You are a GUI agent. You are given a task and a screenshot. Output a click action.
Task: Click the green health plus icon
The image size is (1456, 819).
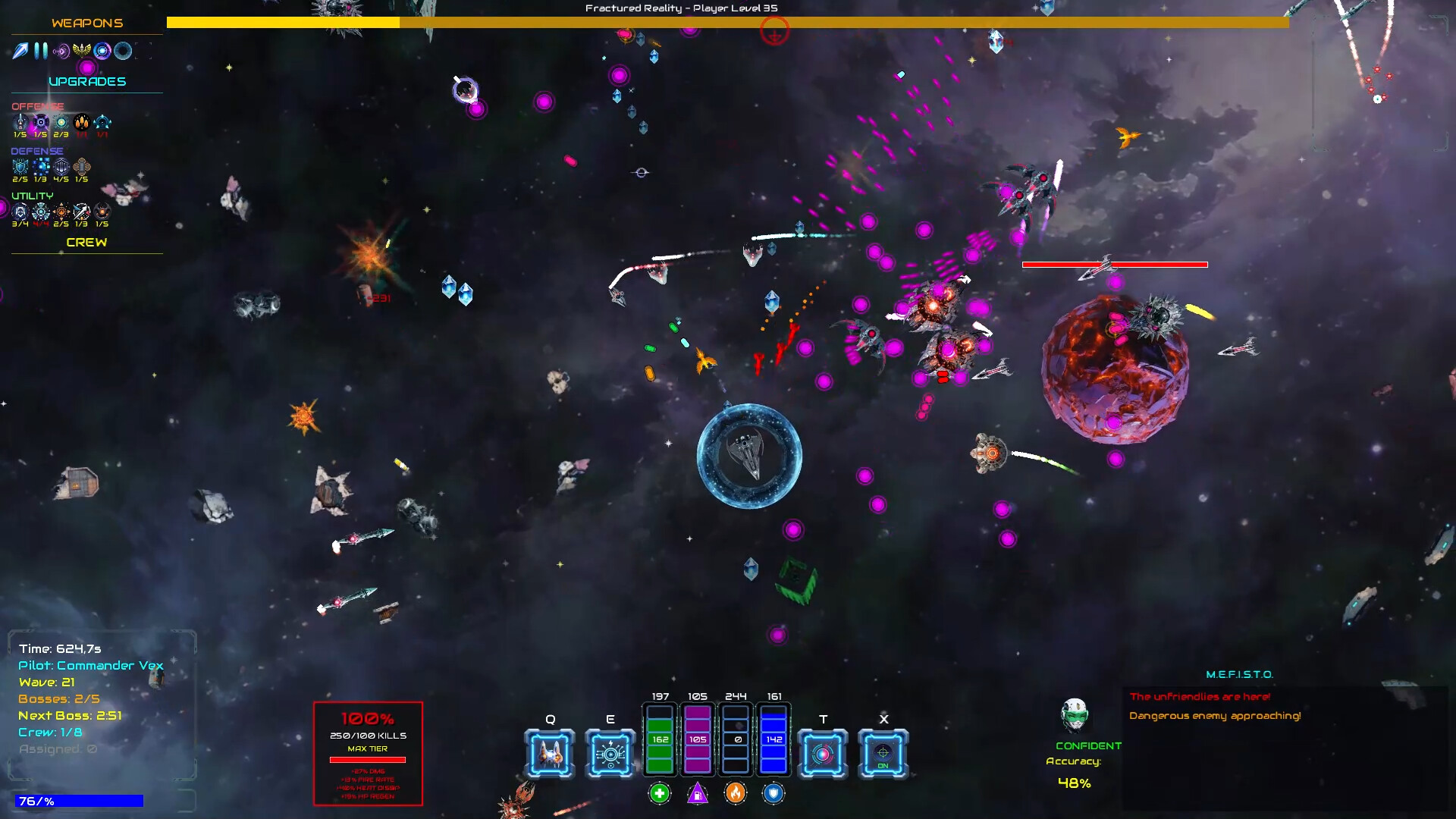pos(659,792)
